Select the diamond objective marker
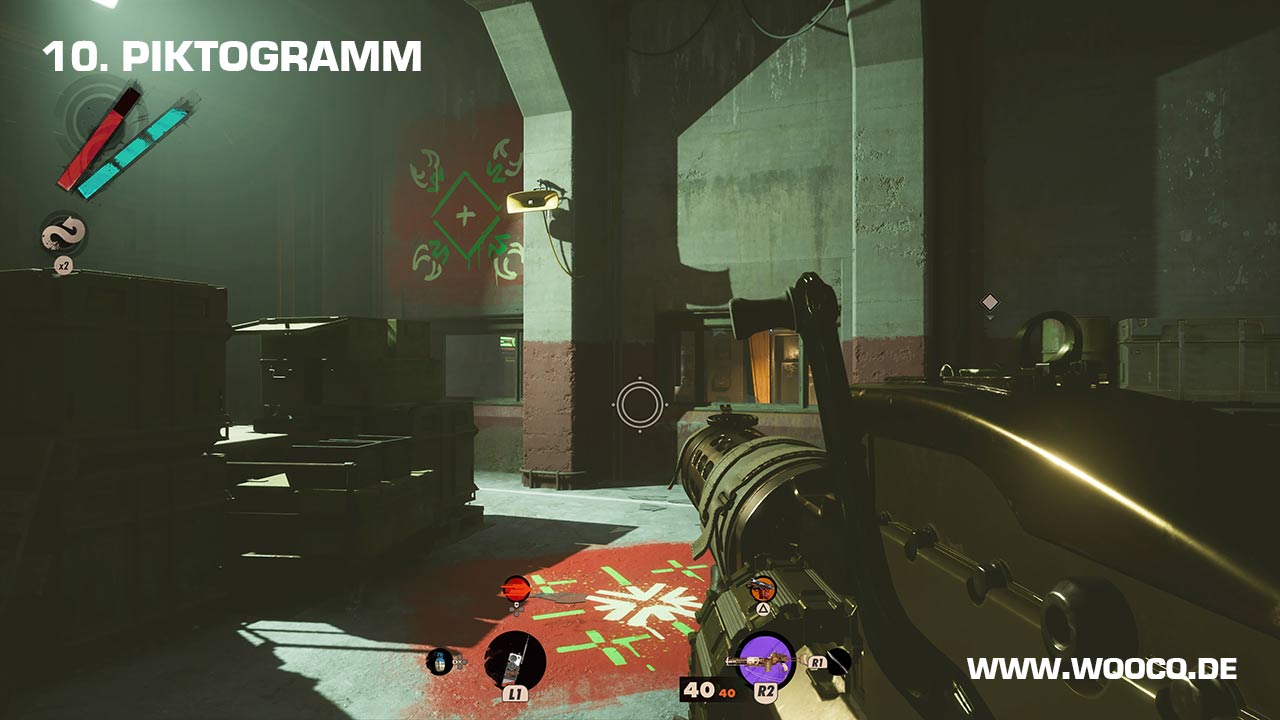Screen dimensions: 1280x720 989,301
